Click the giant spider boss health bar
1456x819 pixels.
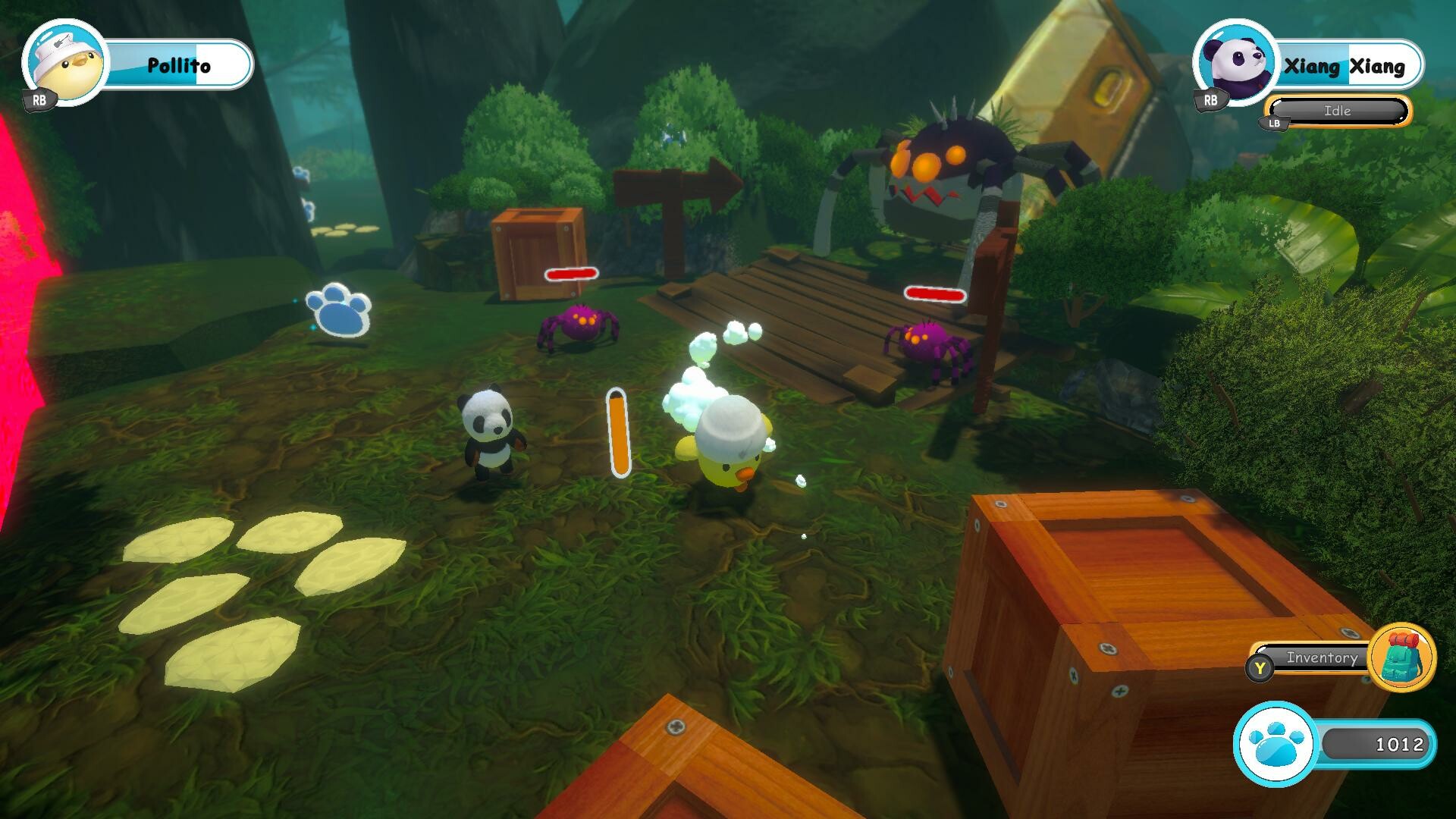(934, 292)
